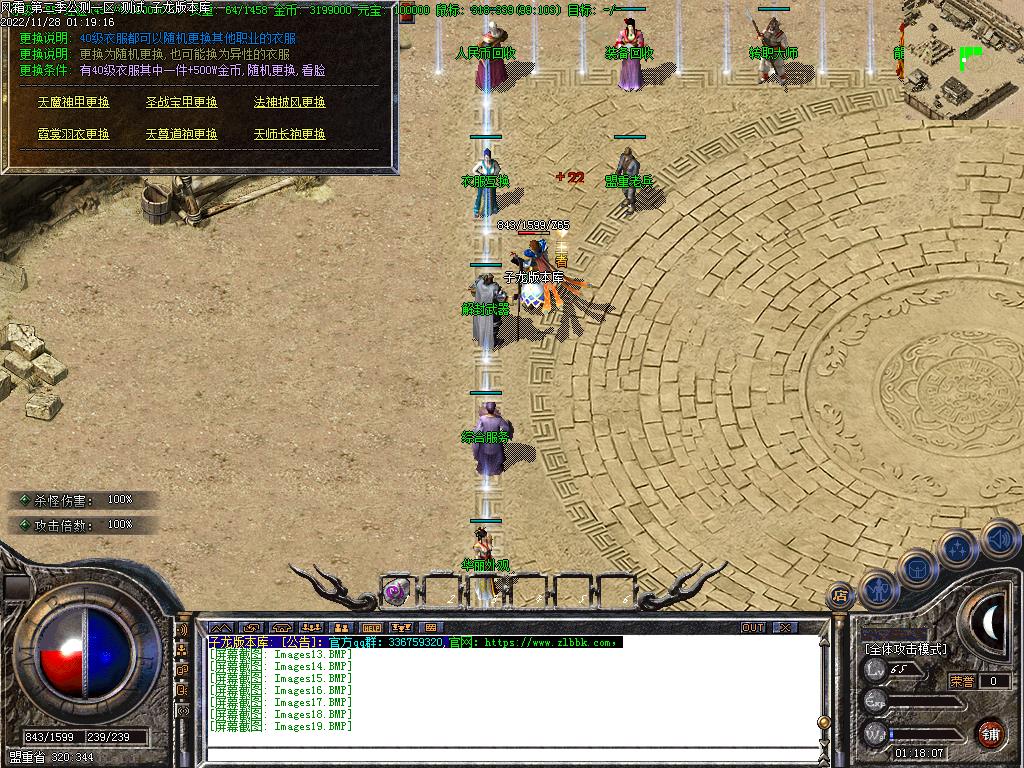Select 圣战宝甲更换 in the dialog

(x=181, y=102)
